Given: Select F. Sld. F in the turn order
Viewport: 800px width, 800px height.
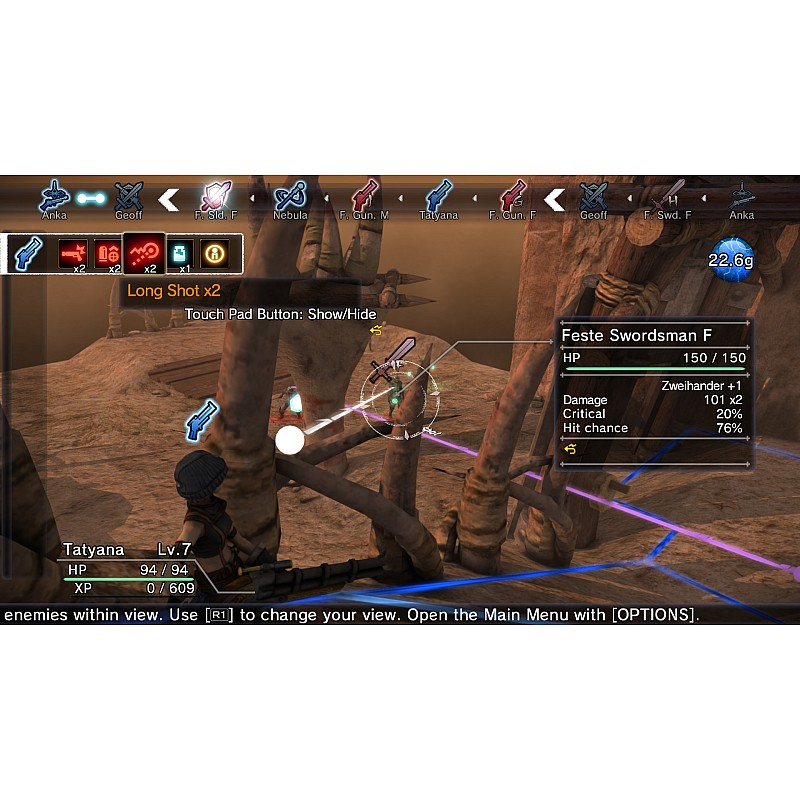Looking at the screenshot, I should click(217, 196).
